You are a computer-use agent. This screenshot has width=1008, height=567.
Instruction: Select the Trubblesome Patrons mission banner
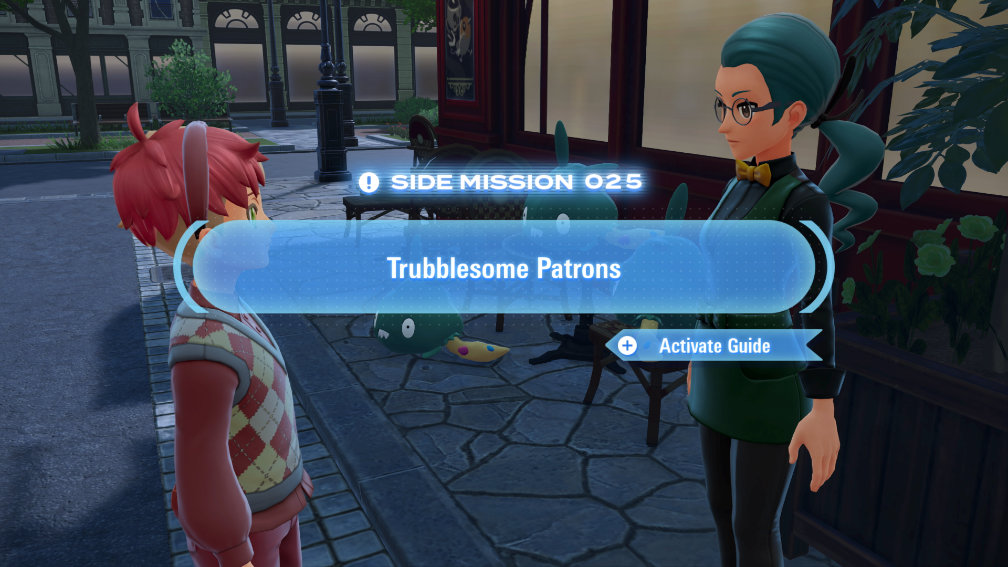[503, 268]
